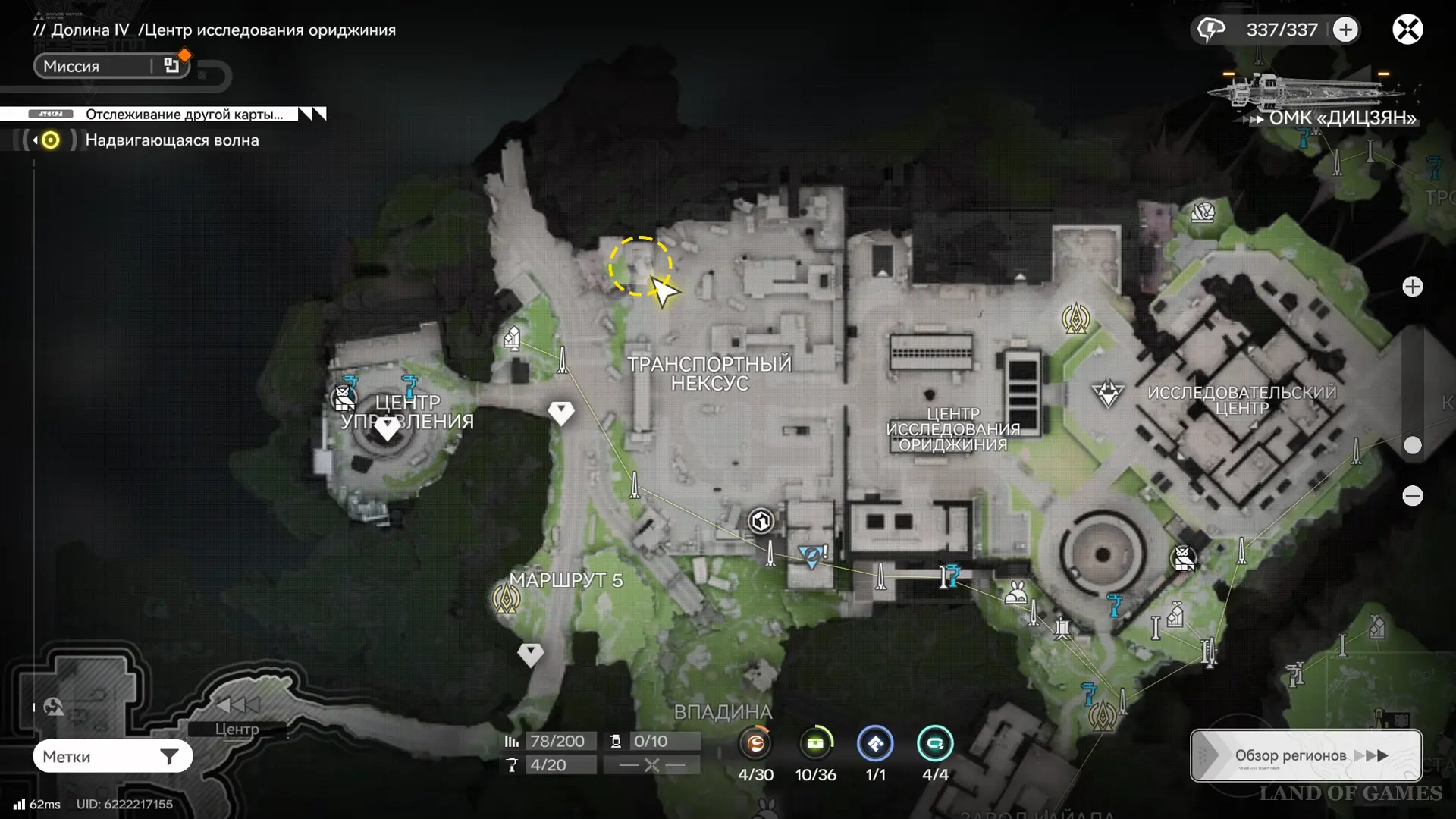Select the white marker near Маршрут 5
This screenshot has height=819, width=1456.
pos(530,654)
